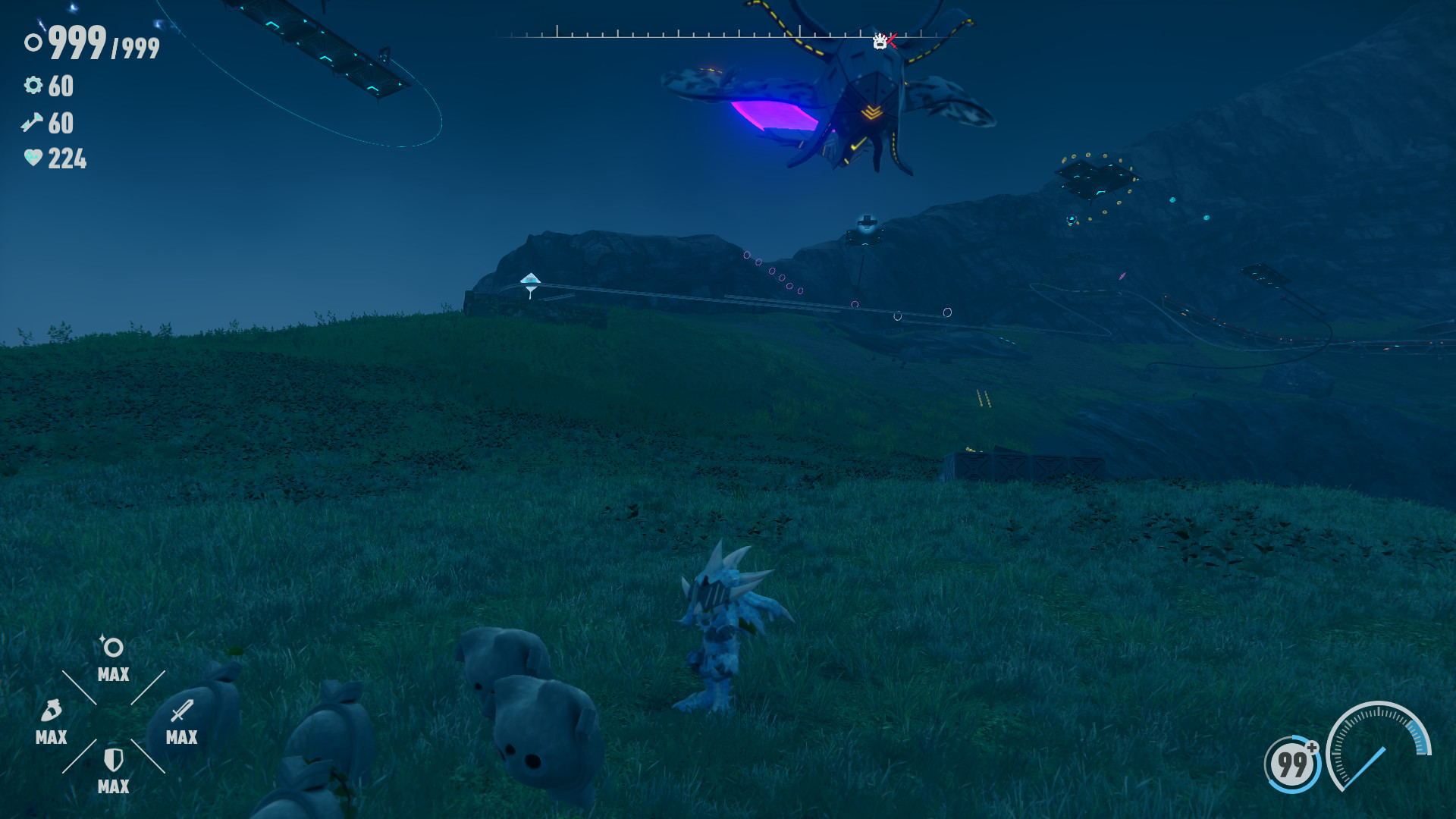Select the speed shoe MAX stat icon
The image size is (1456, 819).
51,711
